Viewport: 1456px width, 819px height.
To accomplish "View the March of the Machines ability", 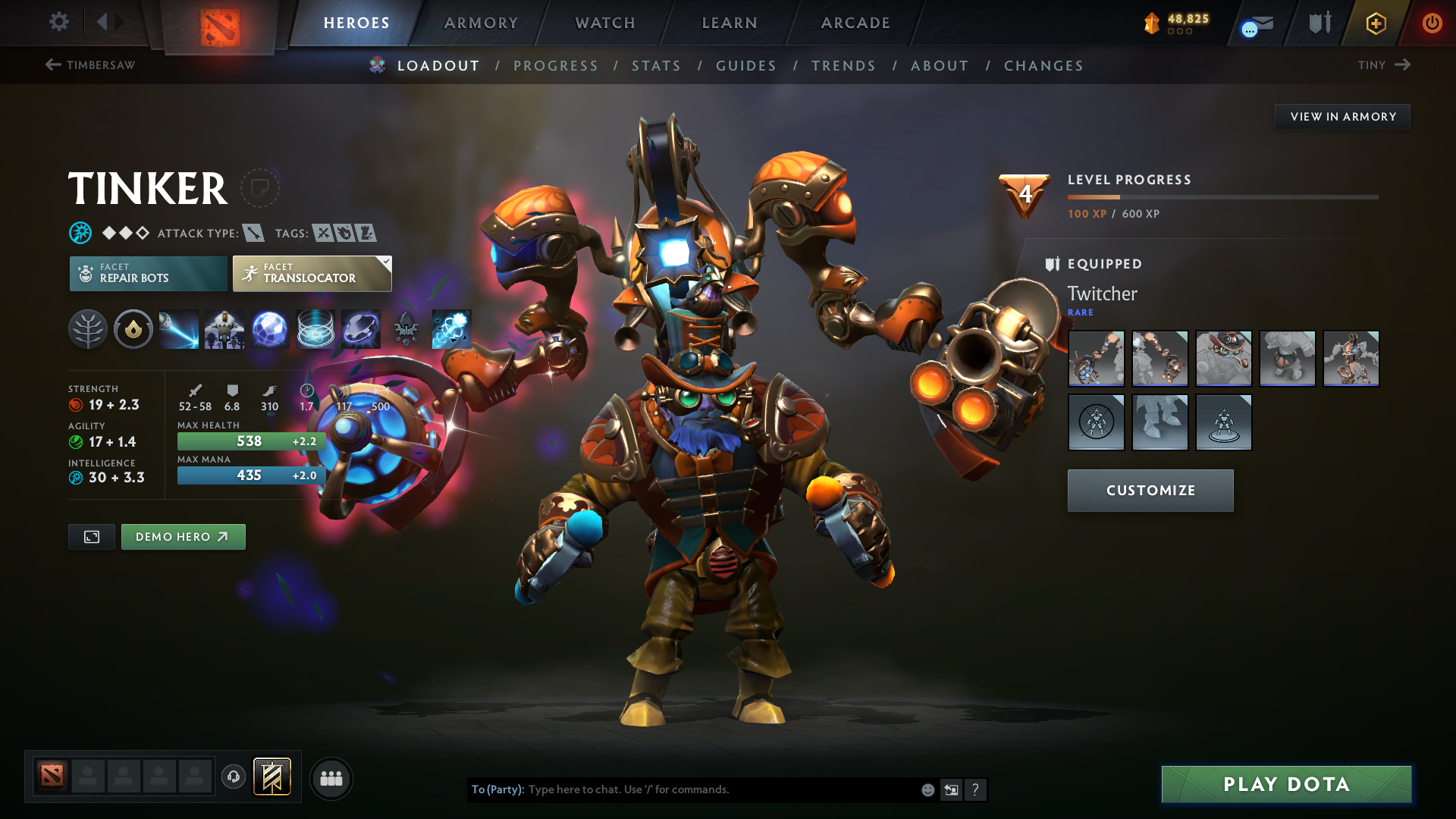I will point(225,329).
